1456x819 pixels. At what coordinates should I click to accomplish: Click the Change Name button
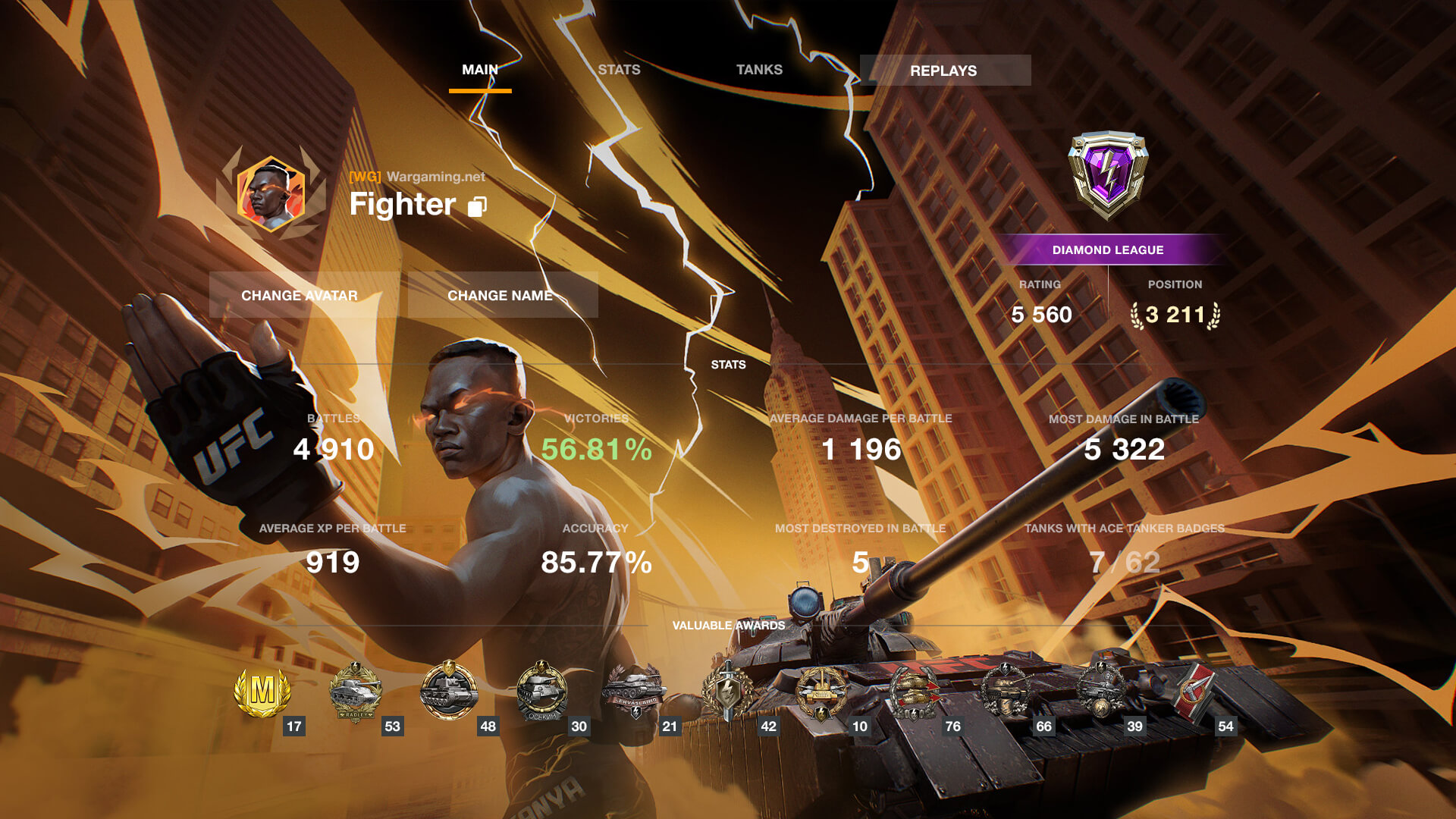click(500, 295)
